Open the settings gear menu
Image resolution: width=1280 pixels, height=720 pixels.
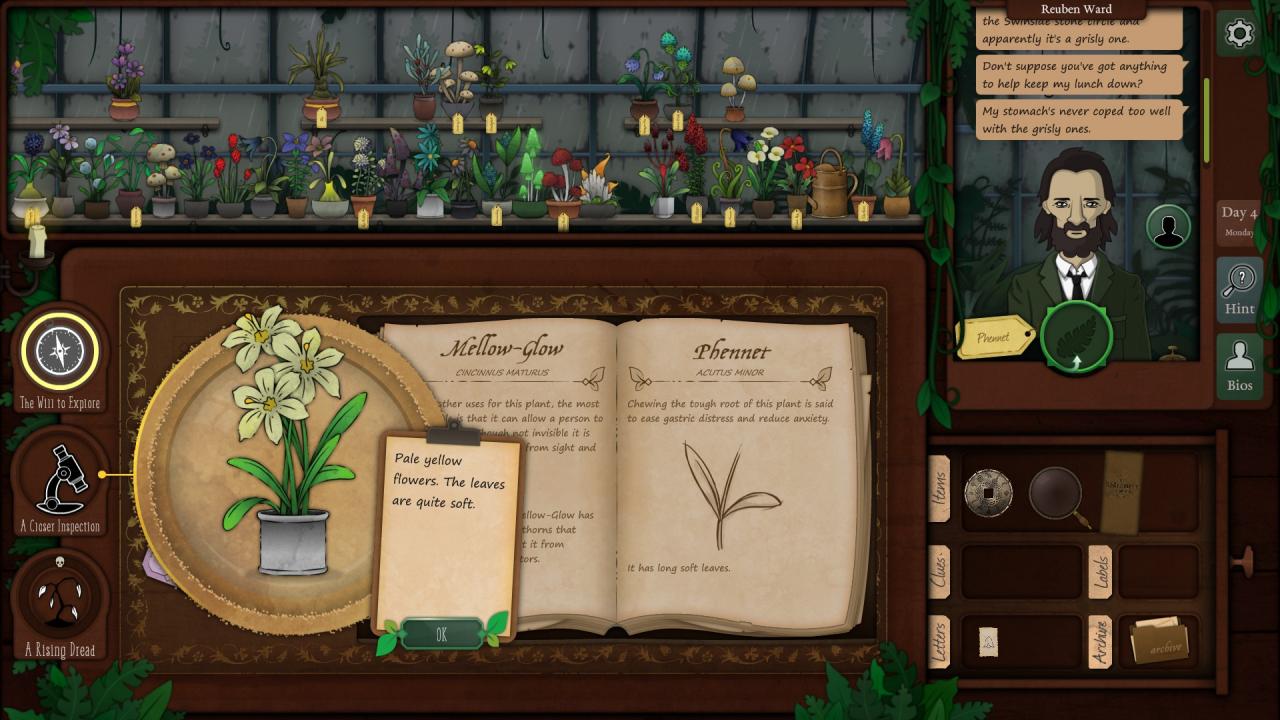point(1239,34)
